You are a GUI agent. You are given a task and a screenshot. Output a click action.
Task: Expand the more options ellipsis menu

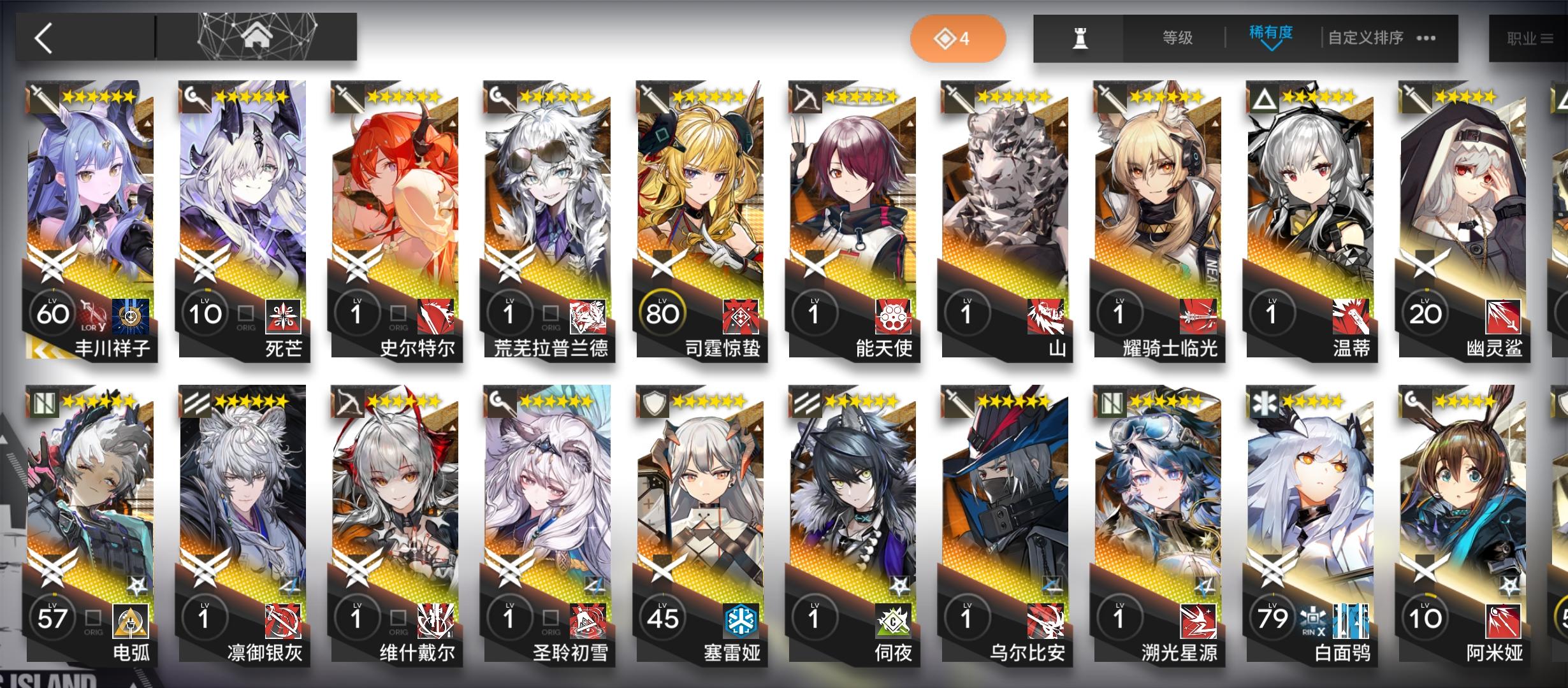(1425, 36)
